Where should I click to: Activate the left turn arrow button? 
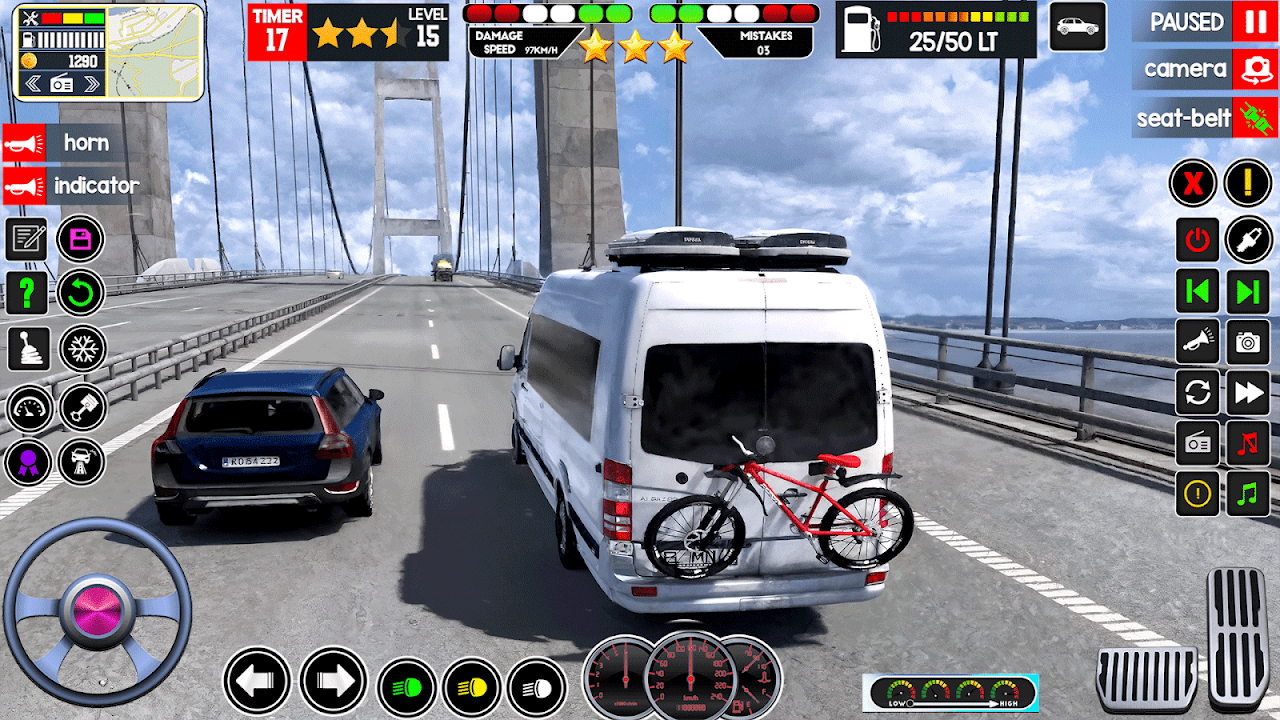click(257, 681)
